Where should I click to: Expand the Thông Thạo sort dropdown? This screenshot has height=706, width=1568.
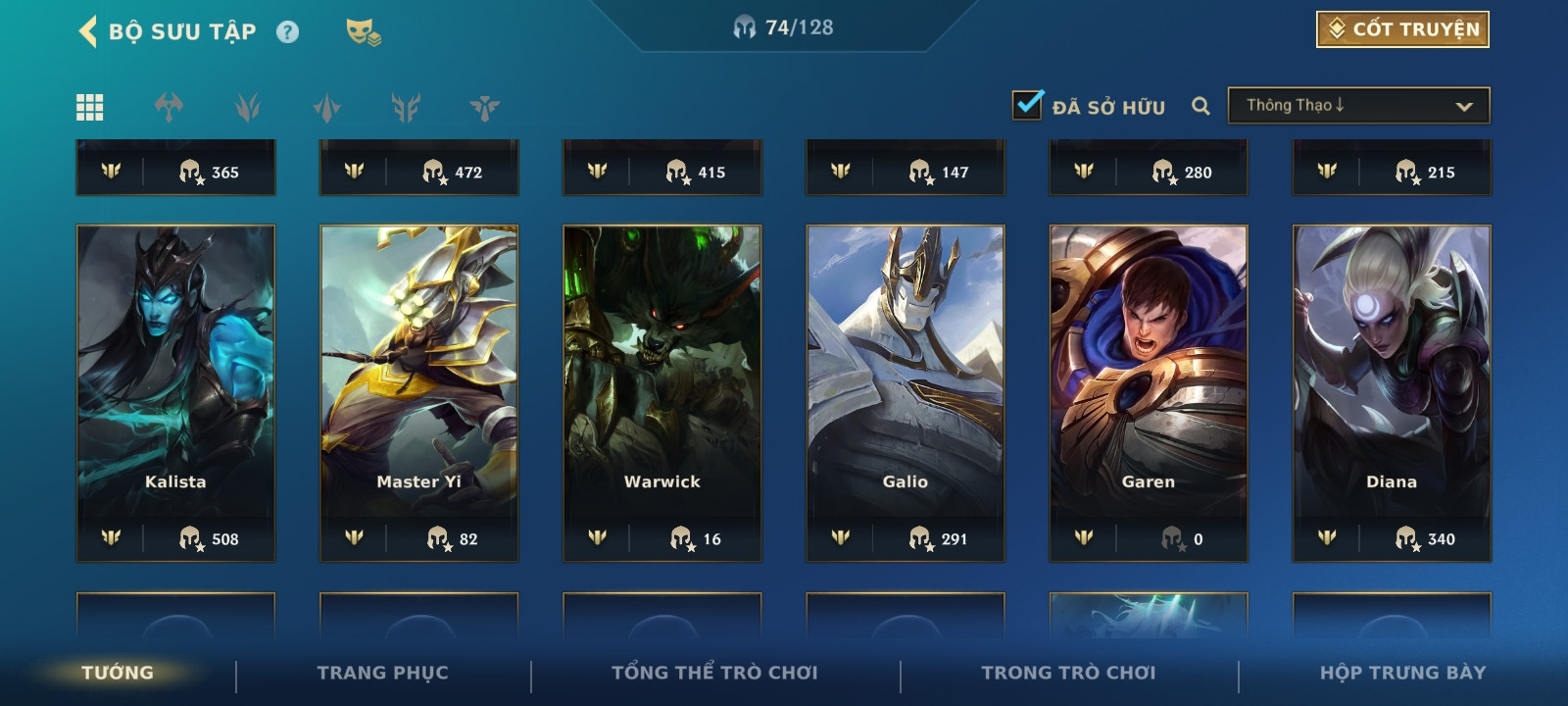(1358, 106)
